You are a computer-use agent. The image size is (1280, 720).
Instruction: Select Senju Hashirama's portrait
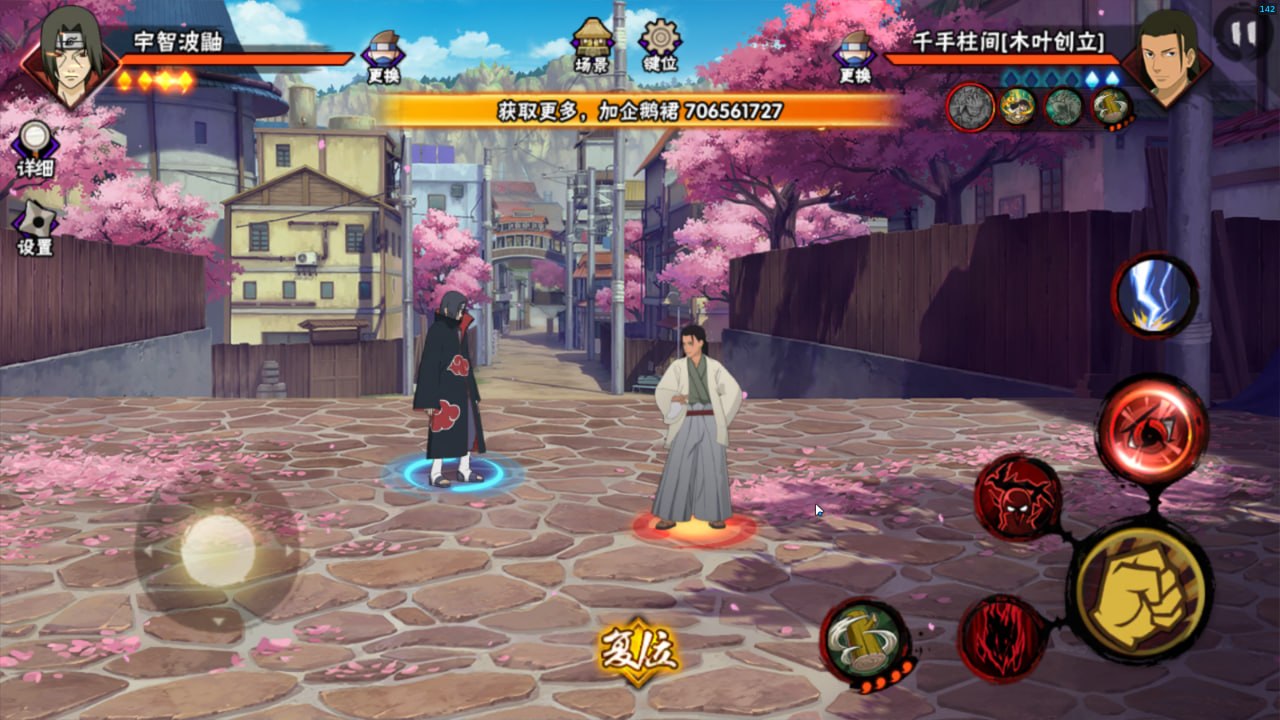tap(1166, 58)
